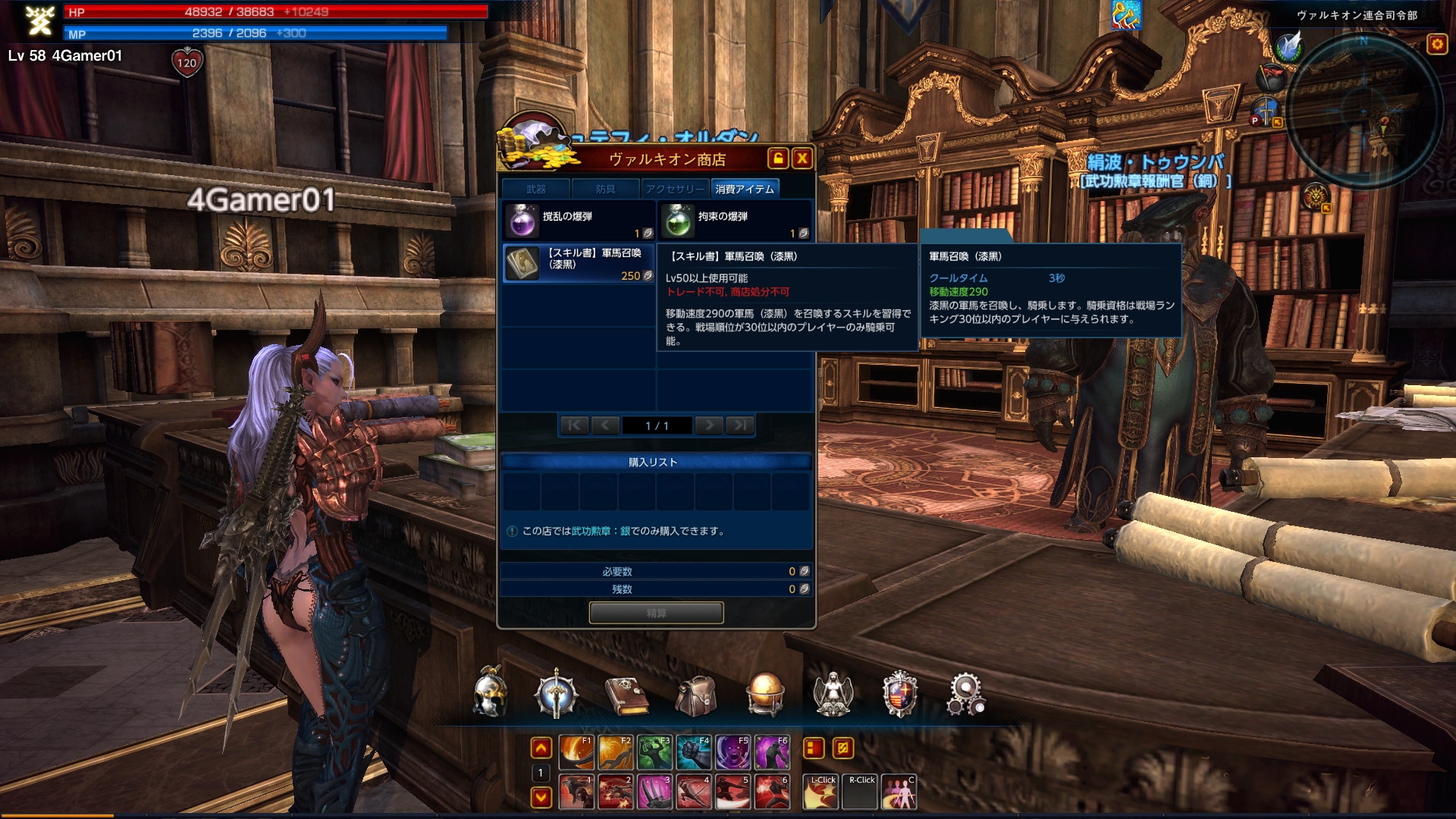Pick the 軍馬召喚（漆黒）skill book
This screenshot has height=819, width=1456.
pyautogui.click(x=579, y=263)
